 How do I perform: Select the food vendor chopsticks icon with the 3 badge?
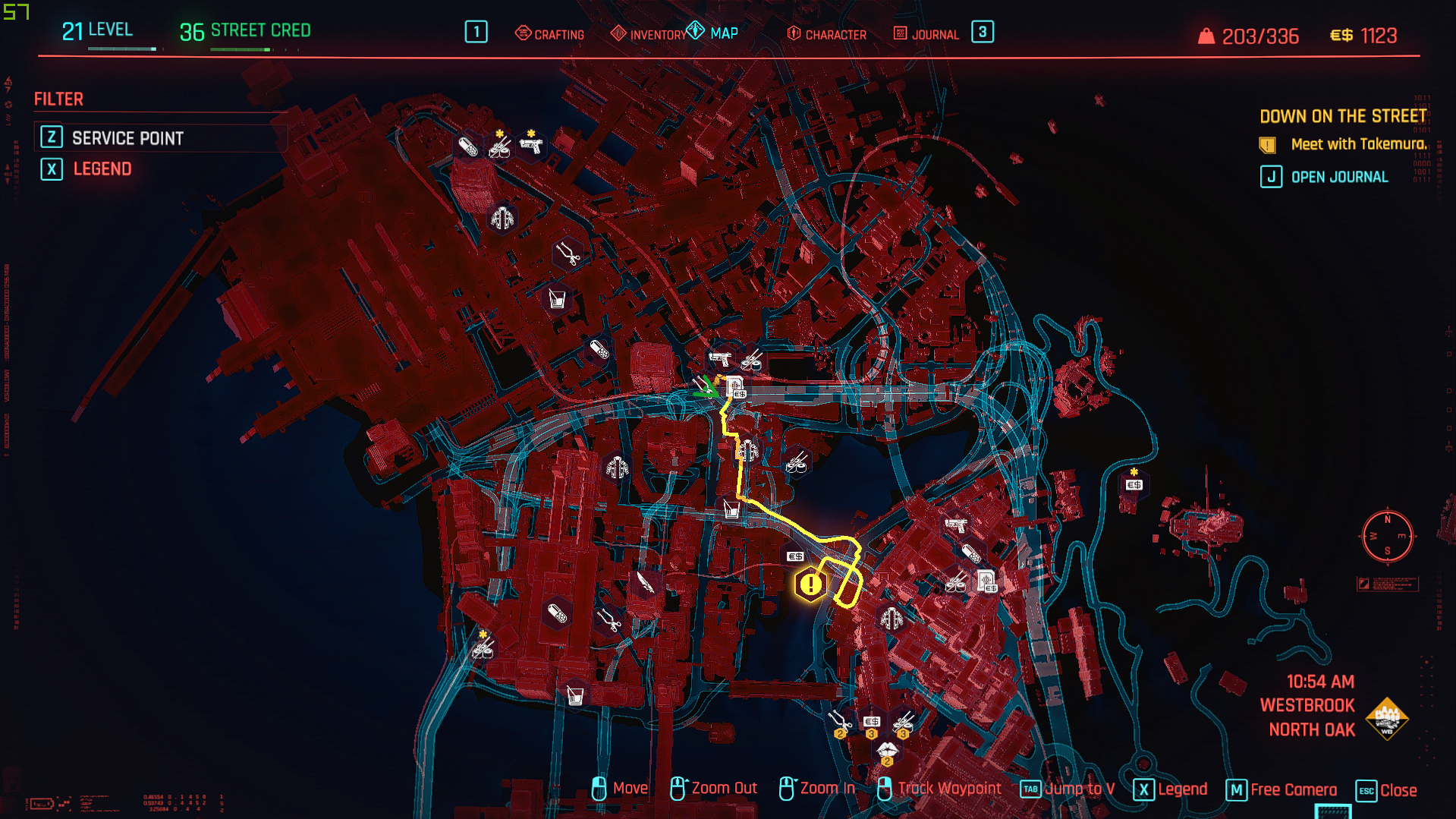903,723
